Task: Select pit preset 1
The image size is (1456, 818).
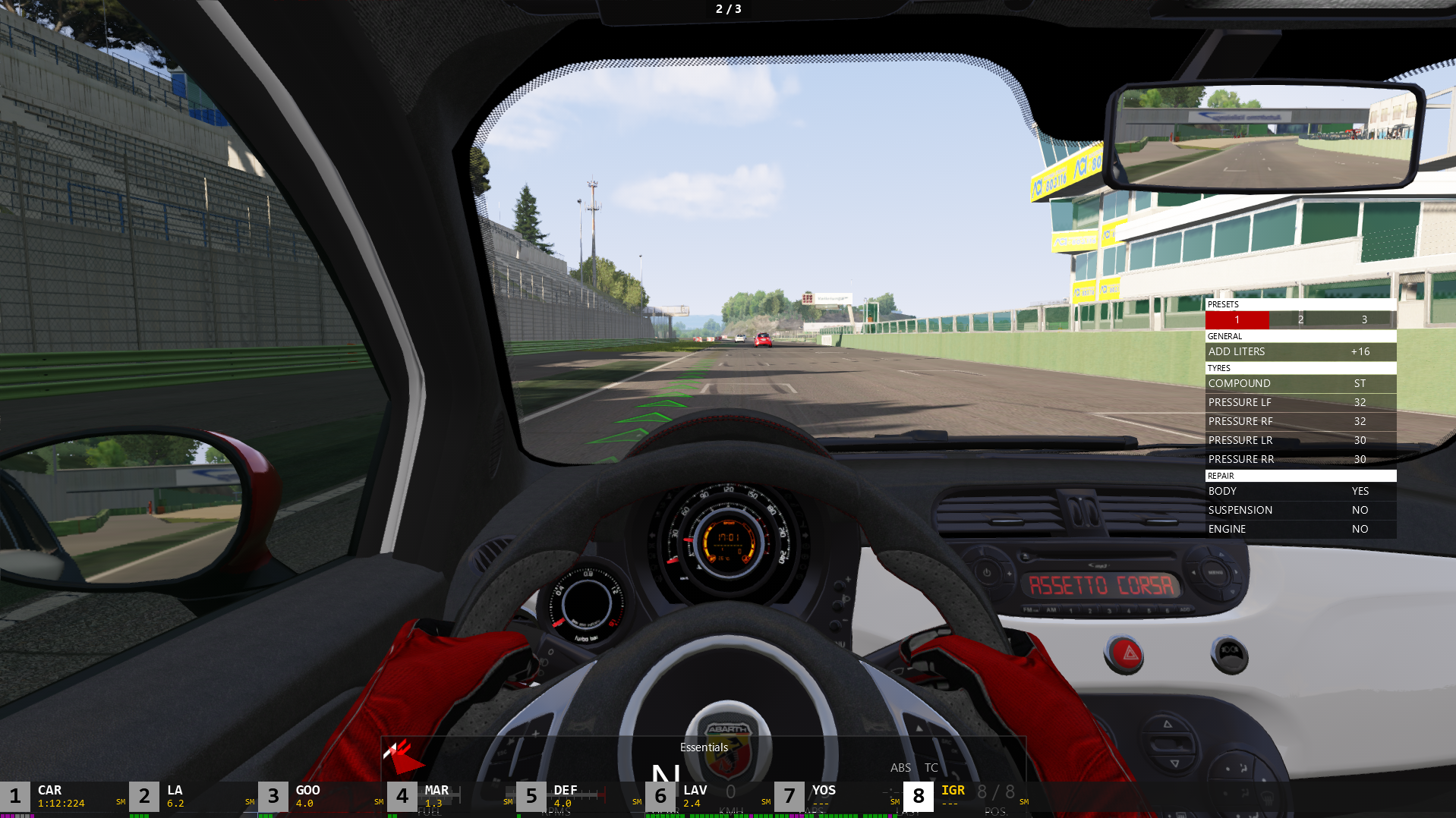Action: coord(1237,320)
